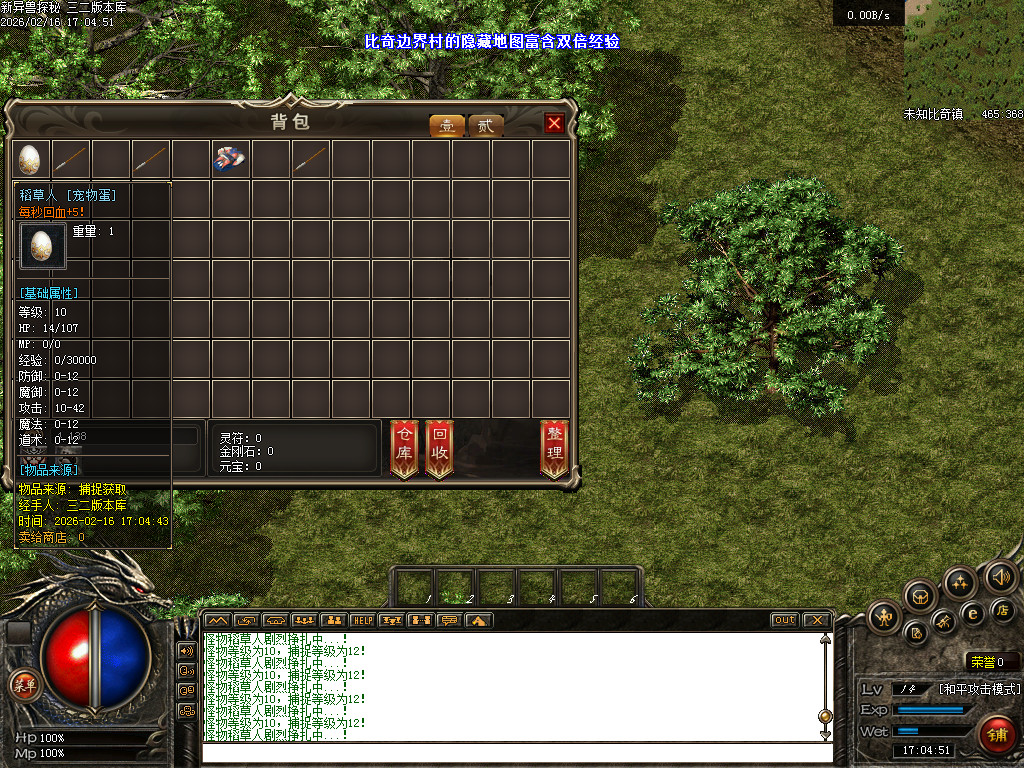The image size is (1024, 768).
Task: Switch to backpack page 壹
Action: tap(447, 125)
